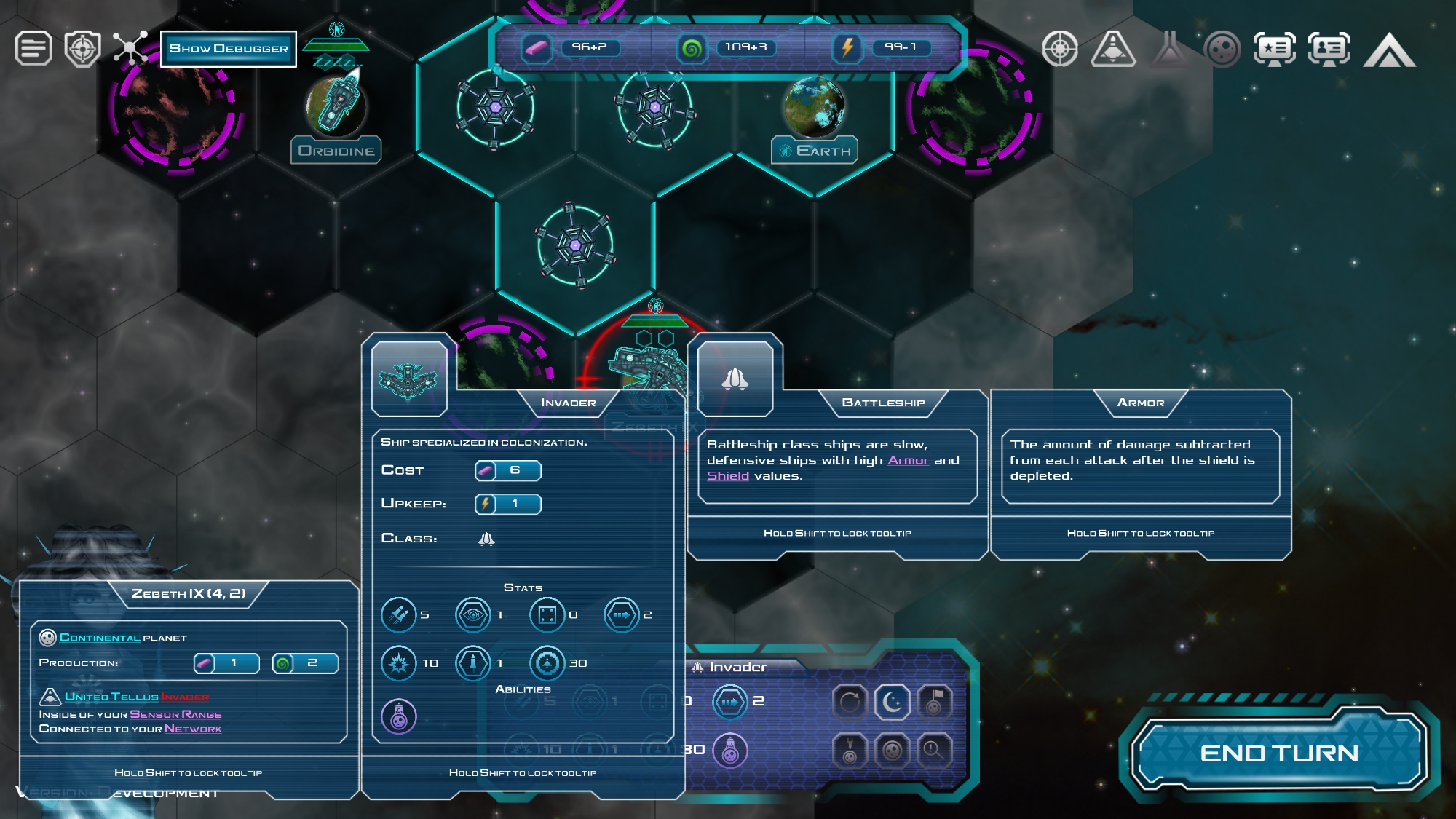The width and height of the screenshot is (1456, 819).
Task: Open the star card screen icon
Action: pyautogui.click(x=1274, y=50)
